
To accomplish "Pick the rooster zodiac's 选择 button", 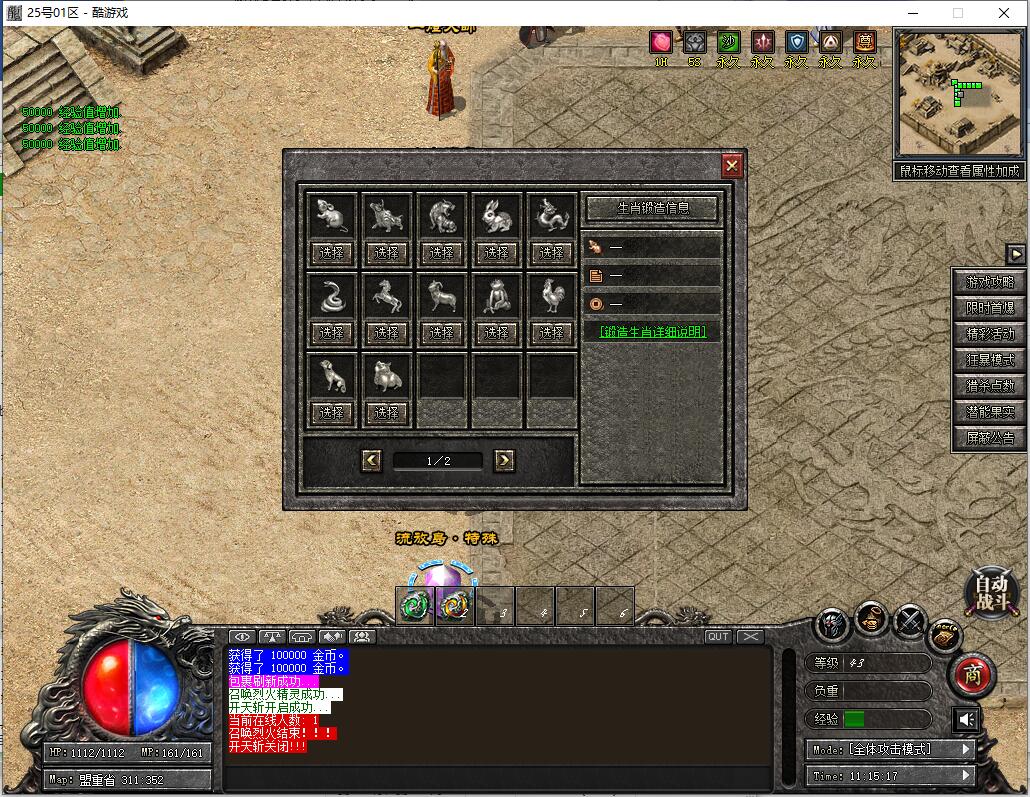I will pyautogui.click(x=551, y=332).
